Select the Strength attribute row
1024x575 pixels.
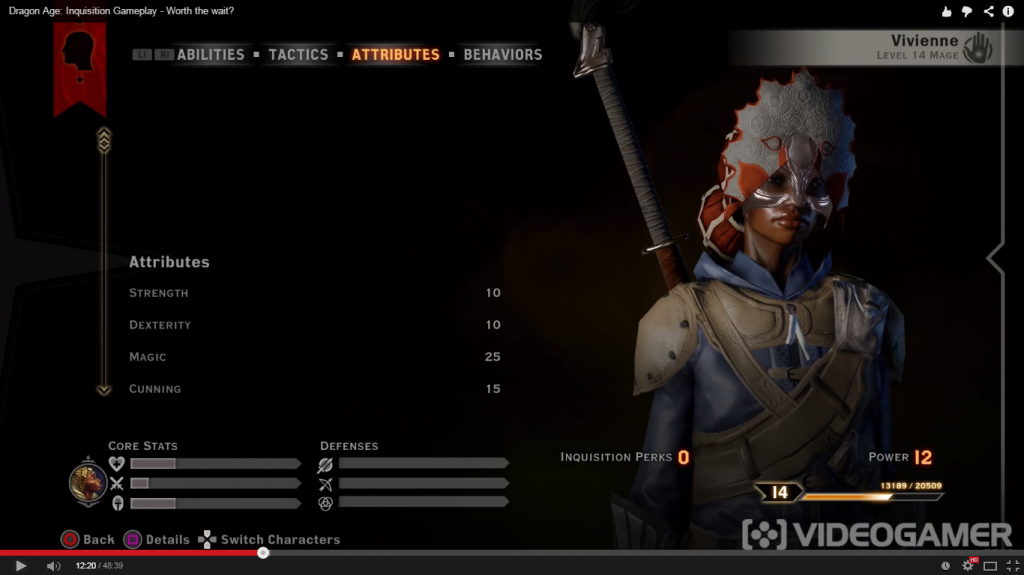(314, 293)
